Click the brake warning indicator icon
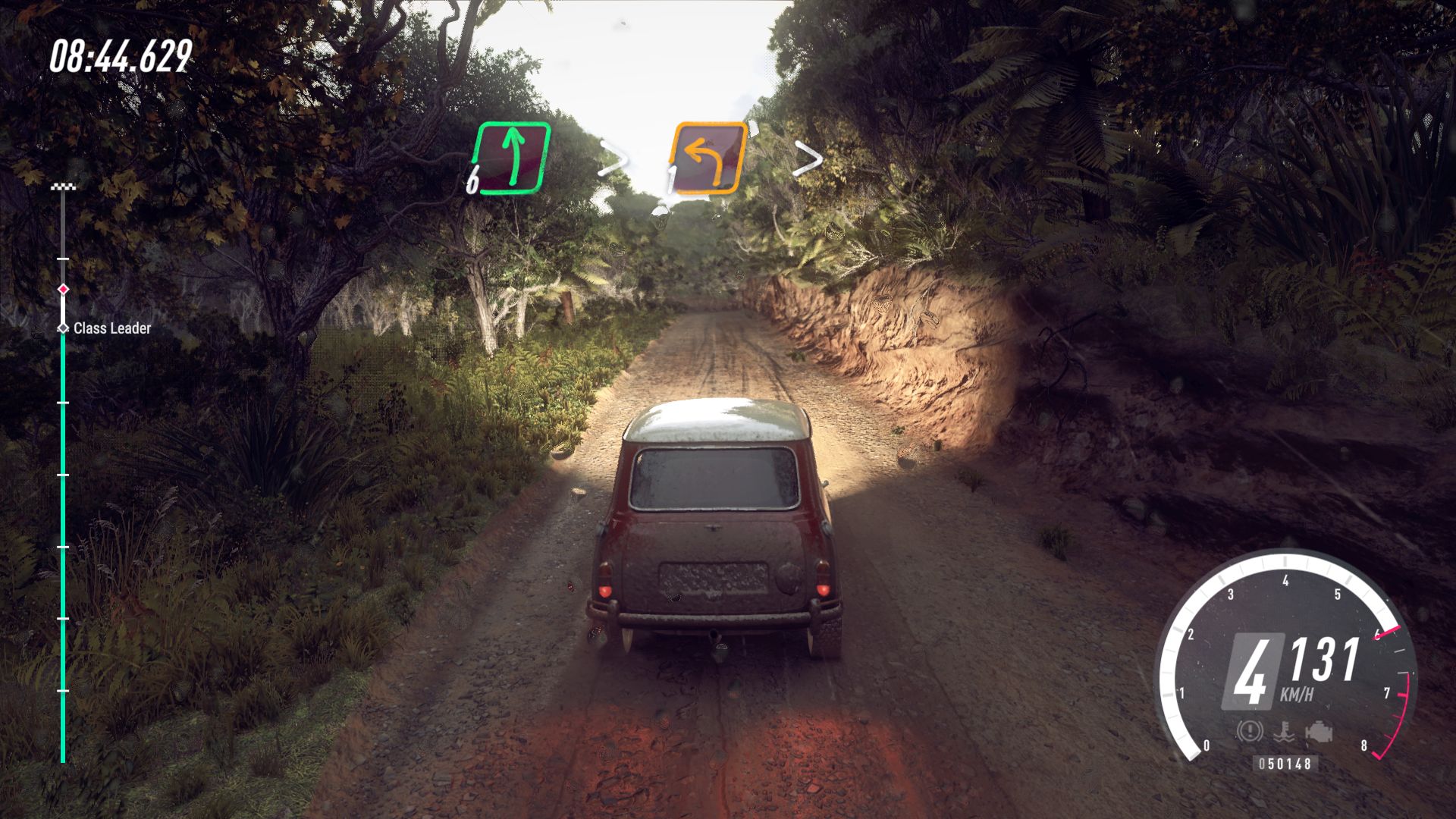This screenshot has height=819, width=1456. coord(1248,731)
